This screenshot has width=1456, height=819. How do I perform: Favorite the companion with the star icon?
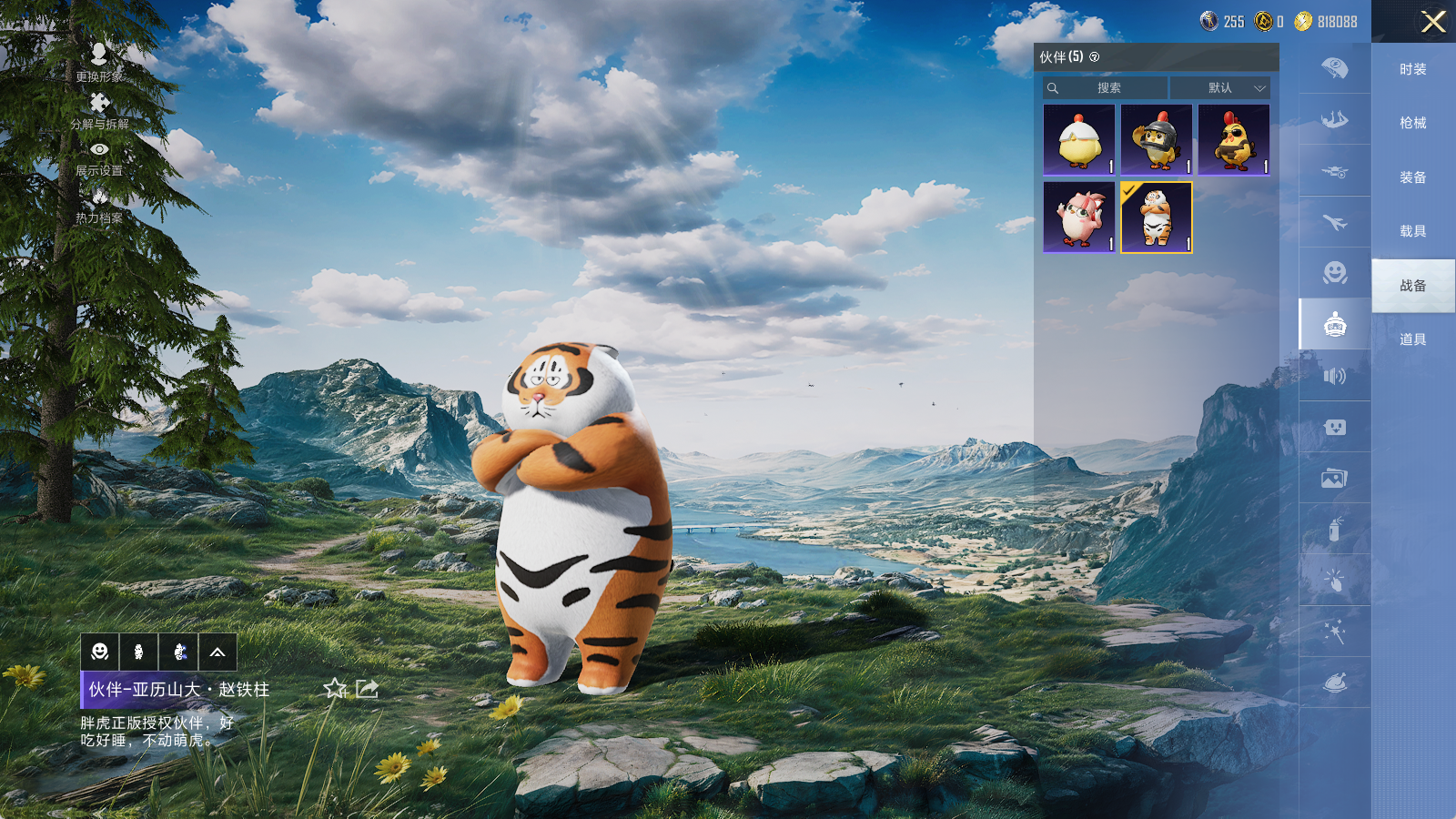point(335,689)
